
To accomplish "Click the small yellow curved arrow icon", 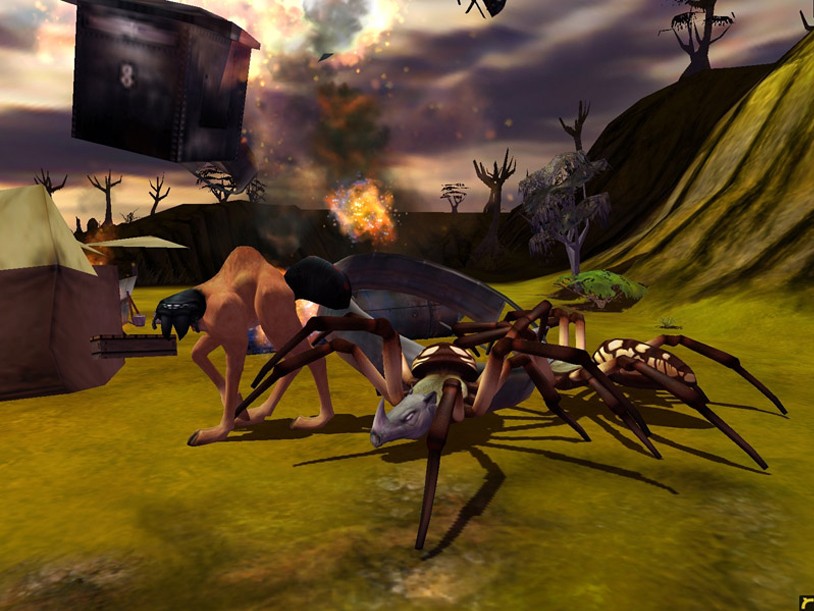I will (x=806, y=602).
